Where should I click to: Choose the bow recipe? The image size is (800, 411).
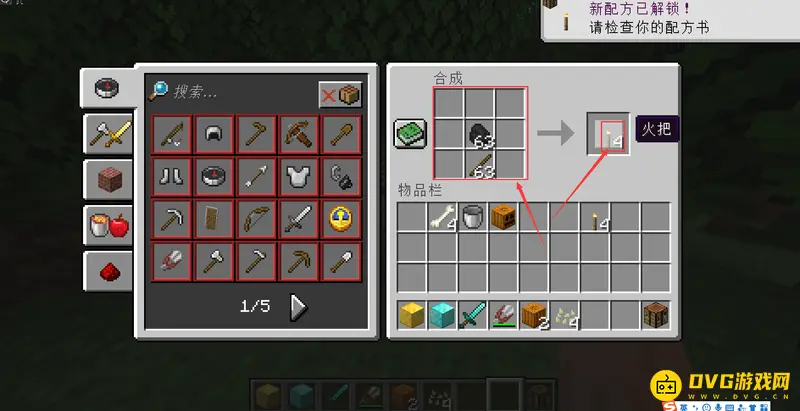tap(255, 218)
